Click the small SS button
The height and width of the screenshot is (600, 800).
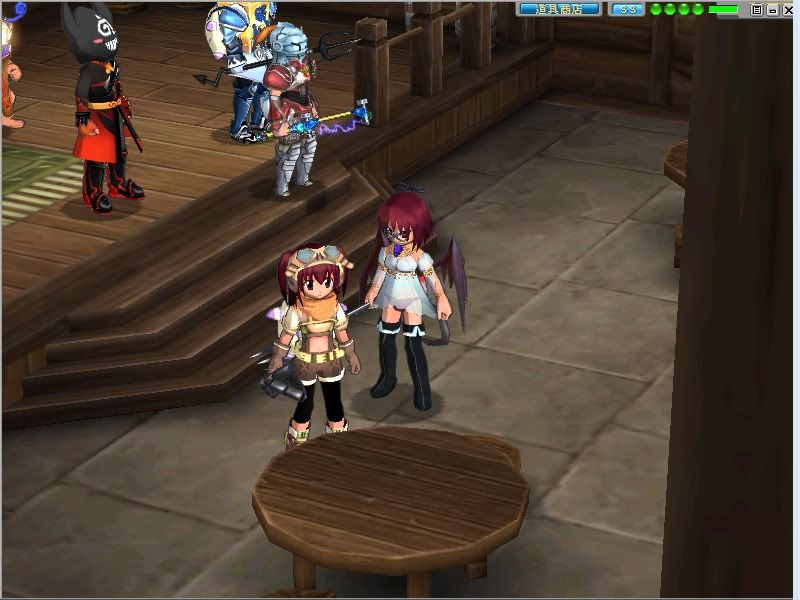(x=627, y=9)
